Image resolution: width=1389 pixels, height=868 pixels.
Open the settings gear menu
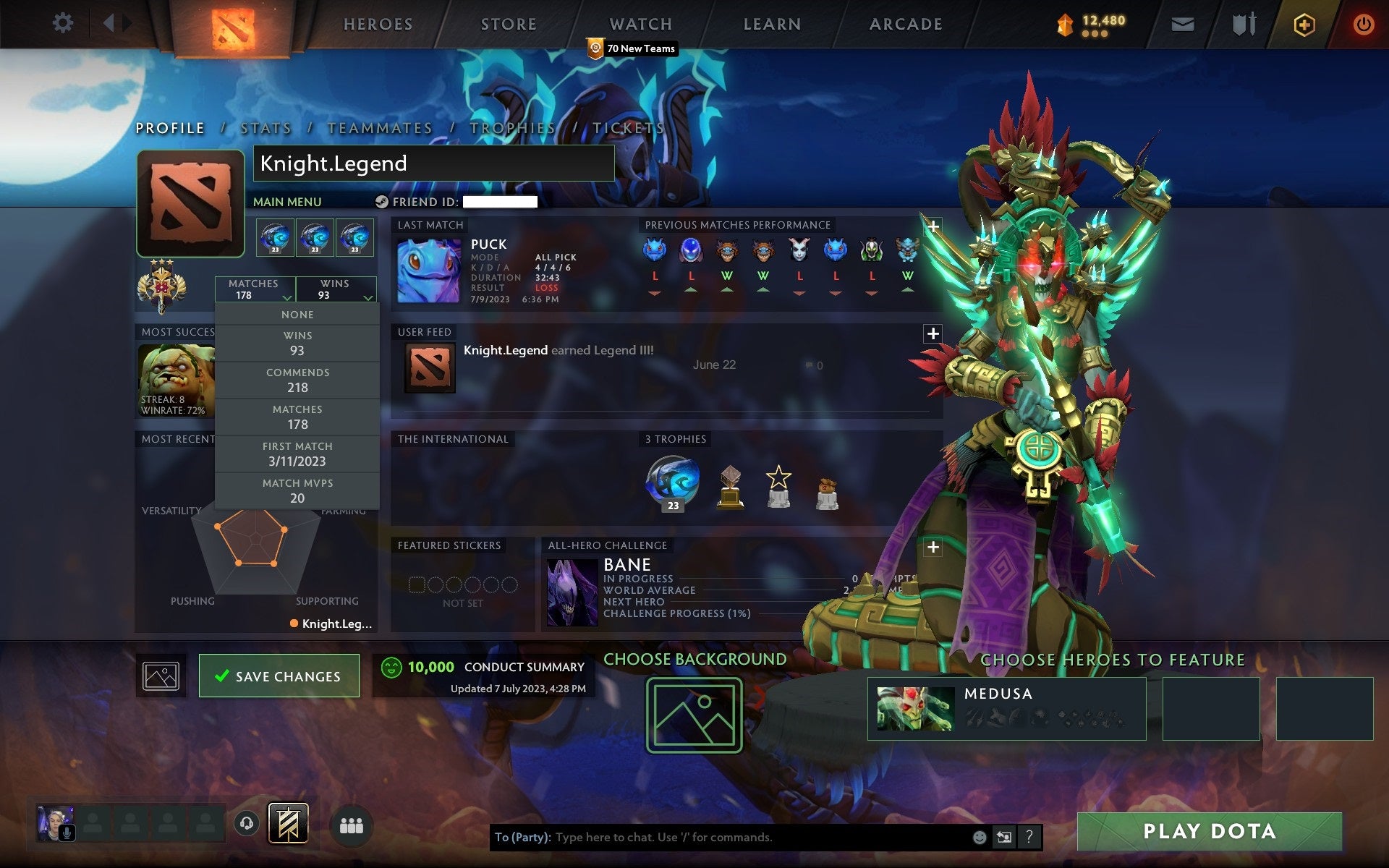click(x=64, y=22)
